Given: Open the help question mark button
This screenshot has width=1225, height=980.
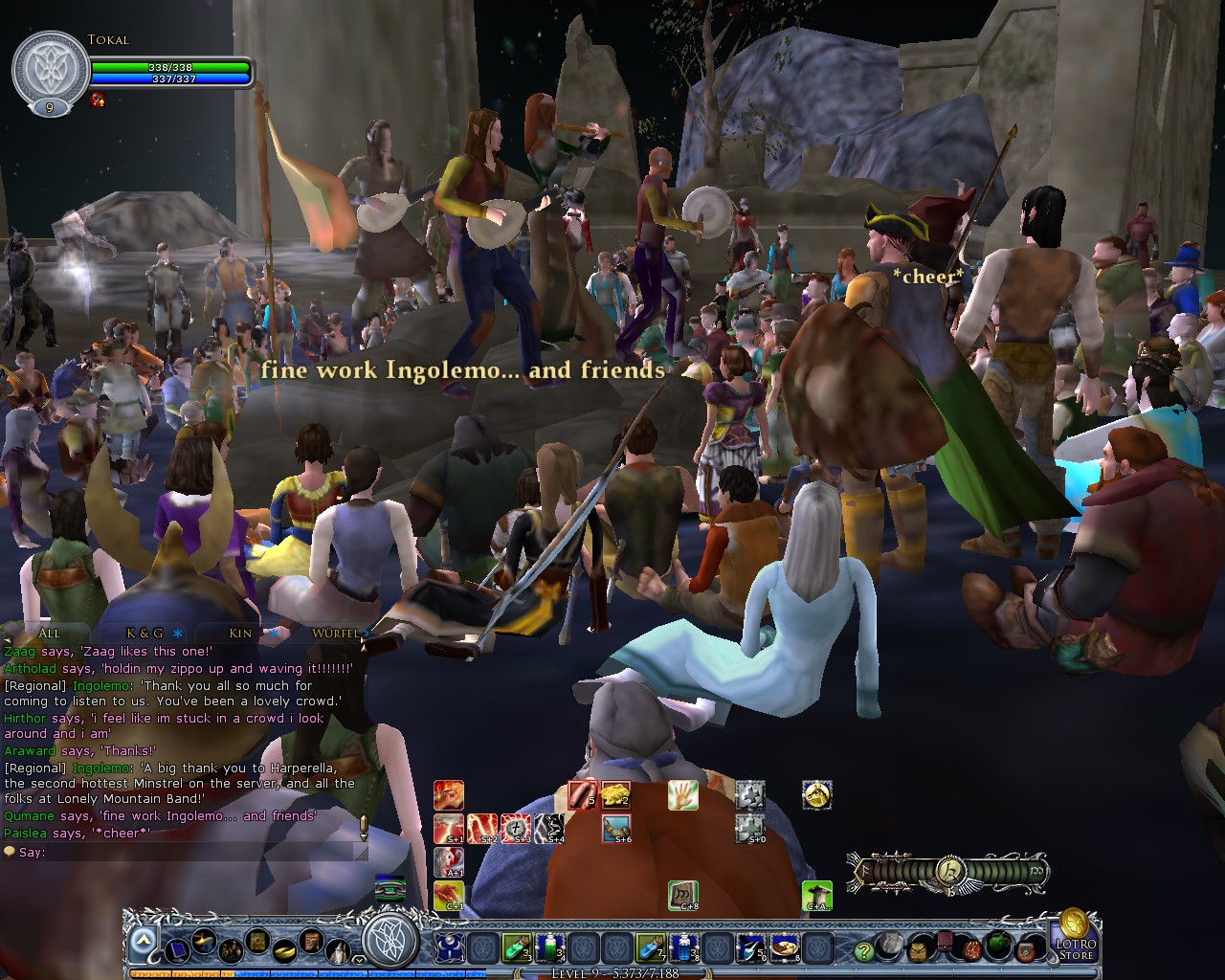Looking at the screenshot, I should [864, 951].
